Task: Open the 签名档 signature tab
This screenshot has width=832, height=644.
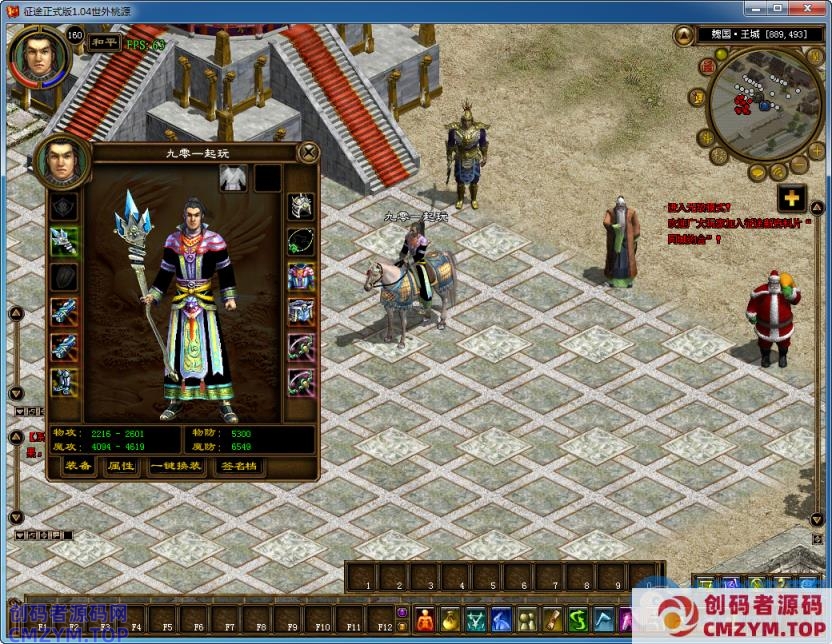Action: [x=238, y=466]
